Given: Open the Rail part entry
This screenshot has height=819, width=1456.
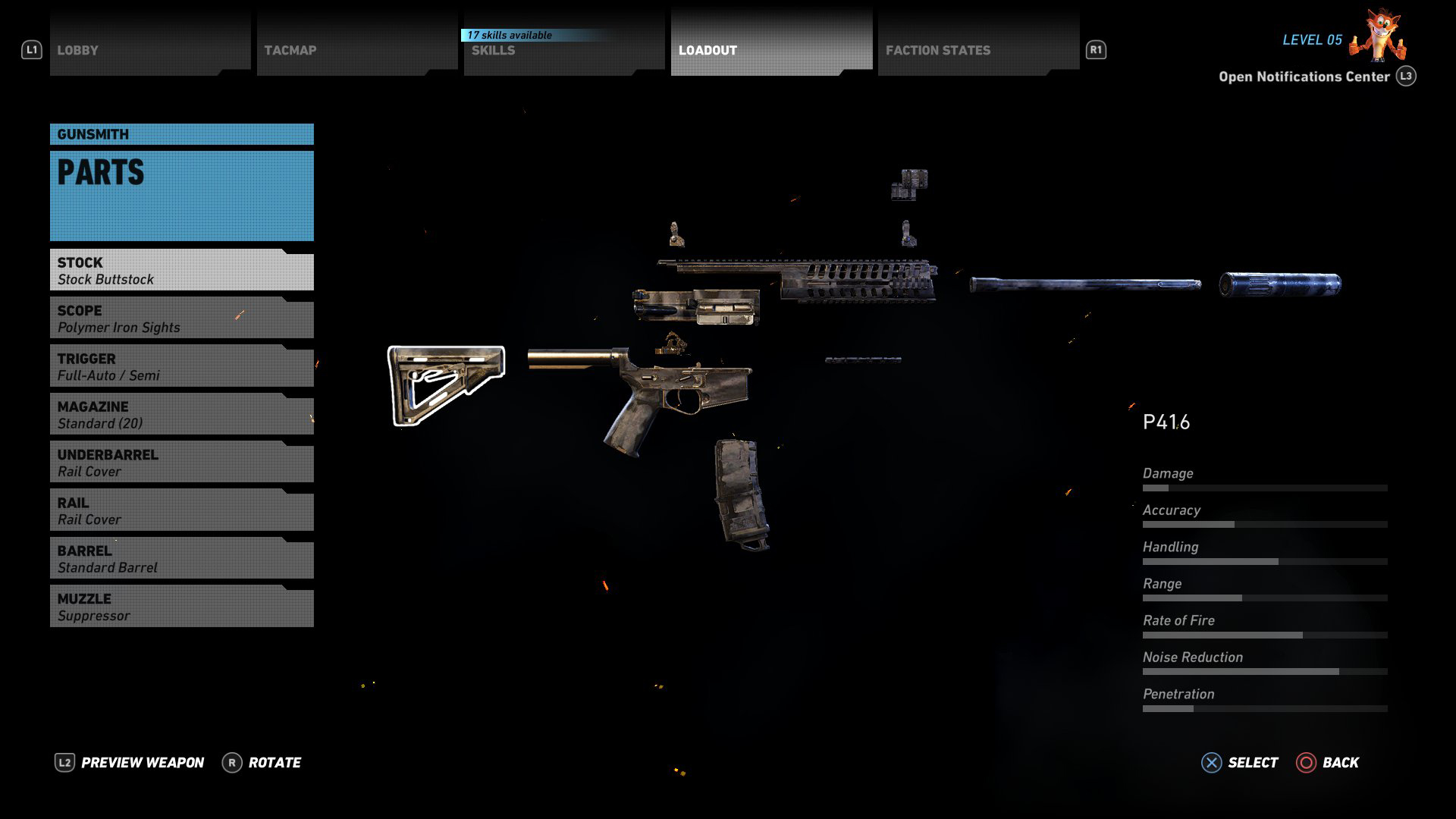Looking at the screenshot, I should [x=182, y=511].
